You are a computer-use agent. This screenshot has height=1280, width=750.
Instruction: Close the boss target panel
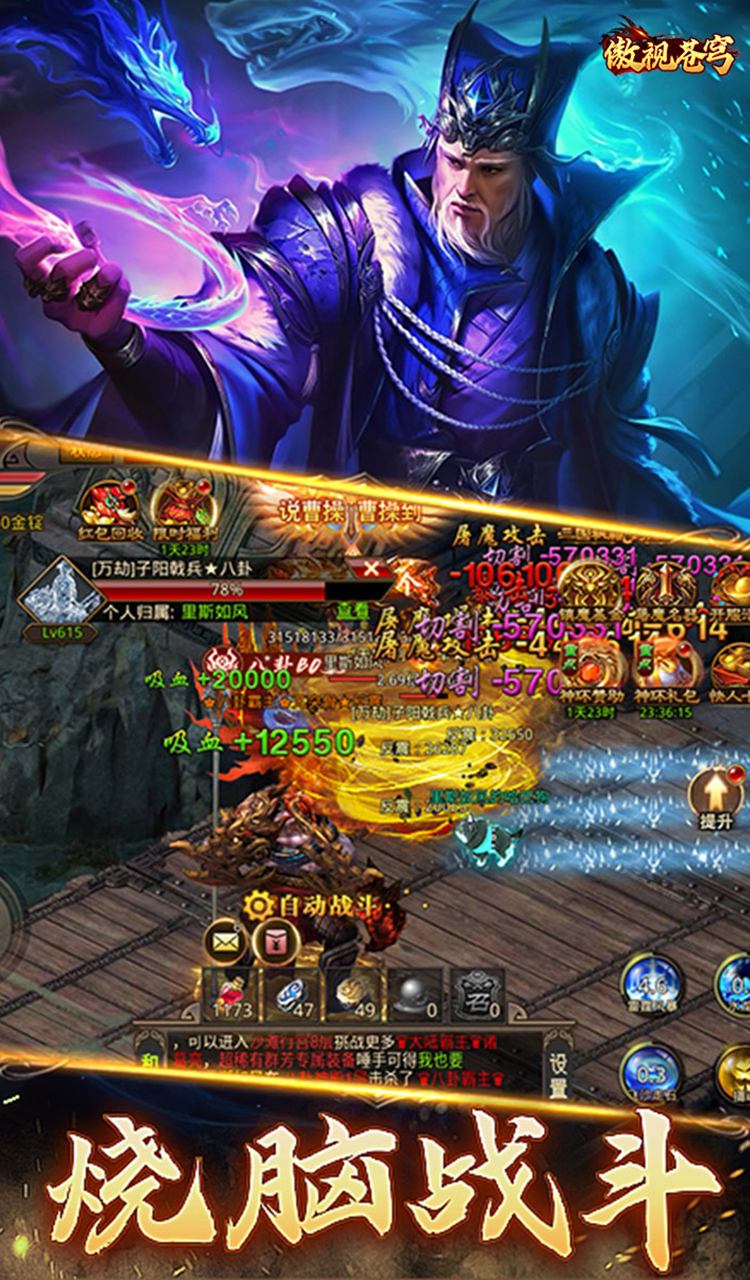[x=372, y=569]
